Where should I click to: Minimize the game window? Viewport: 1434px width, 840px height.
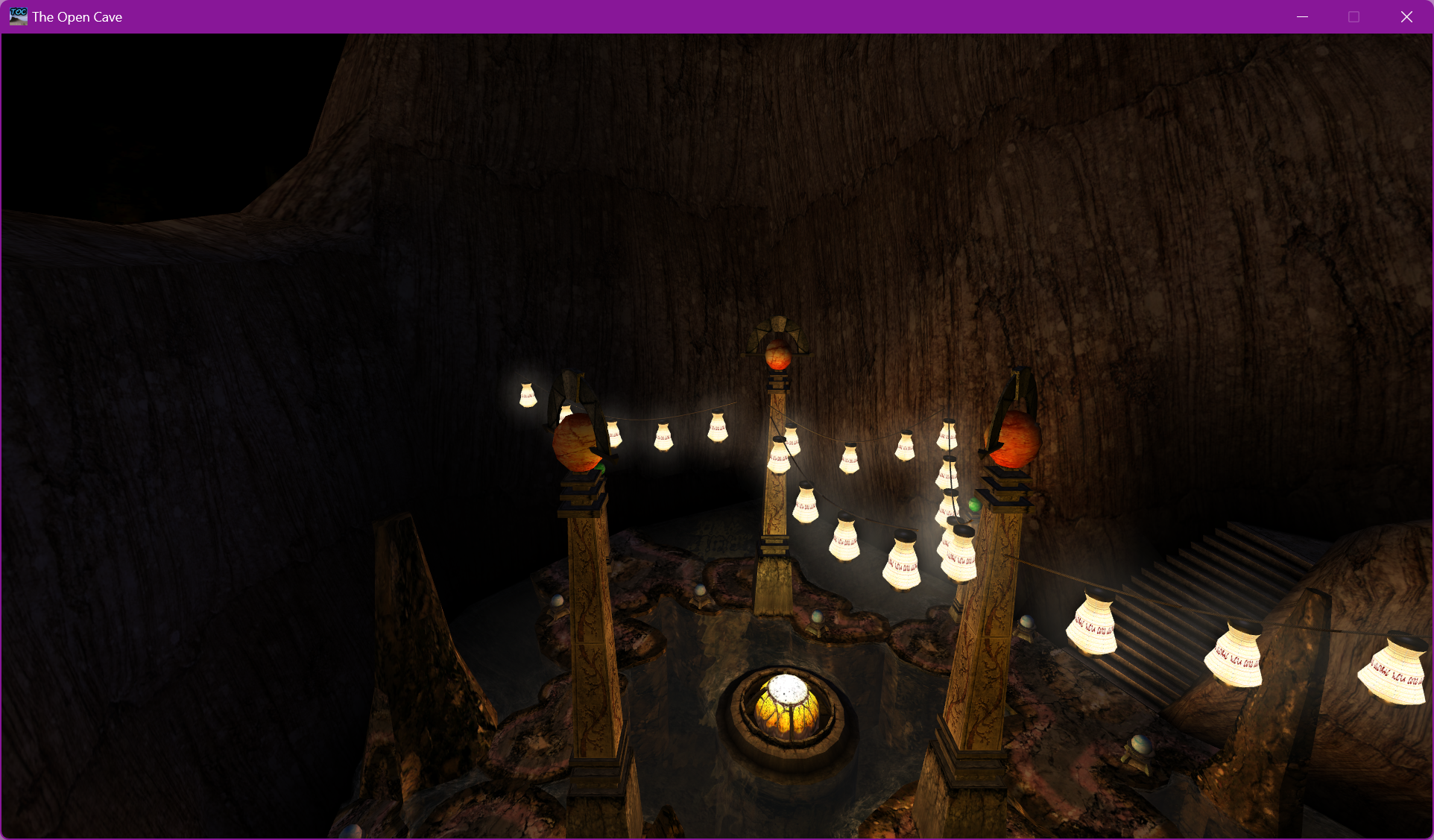(x=1303, y=16)
